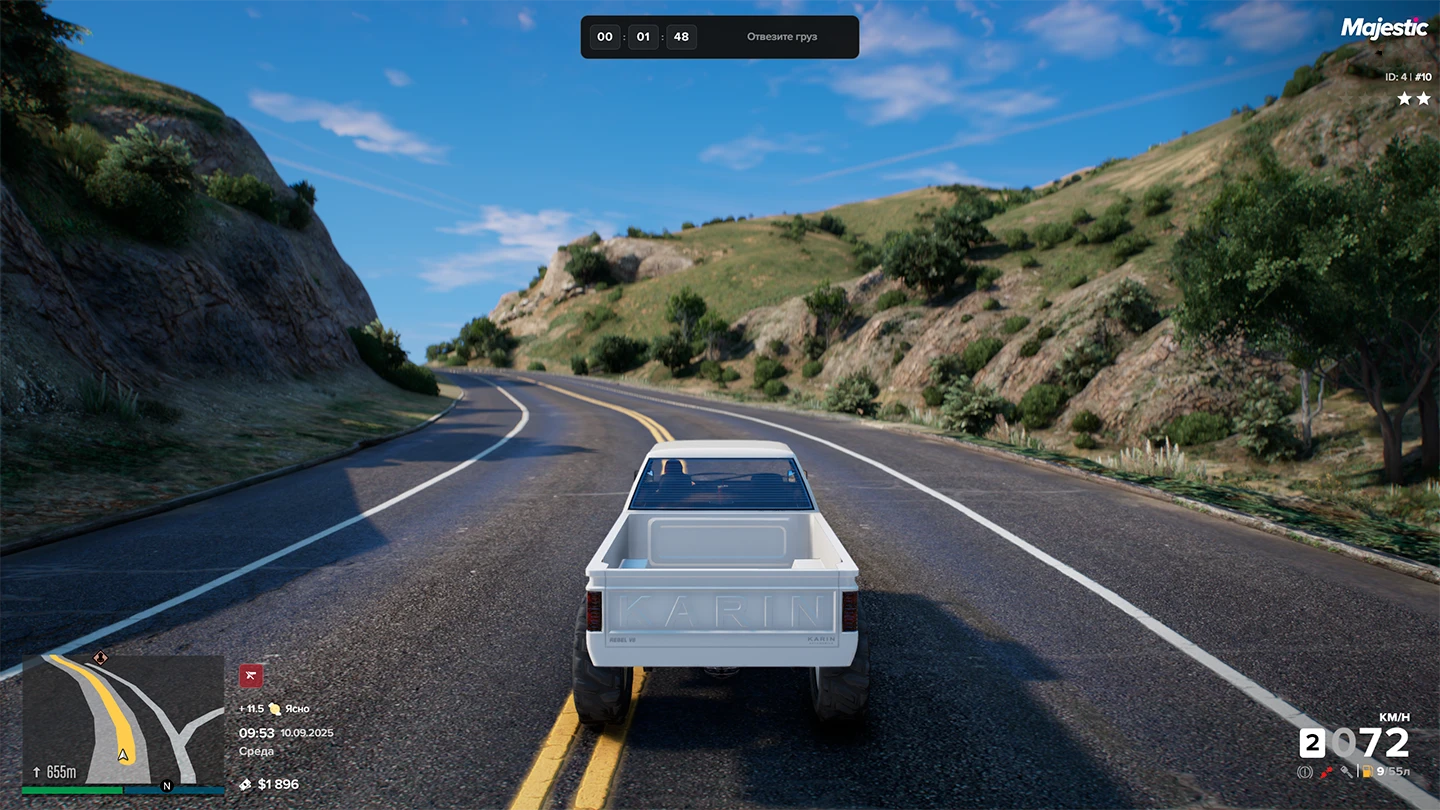
Task: Select the diamond-shaped marker on the minimap edge
Action: pos(99,658)
